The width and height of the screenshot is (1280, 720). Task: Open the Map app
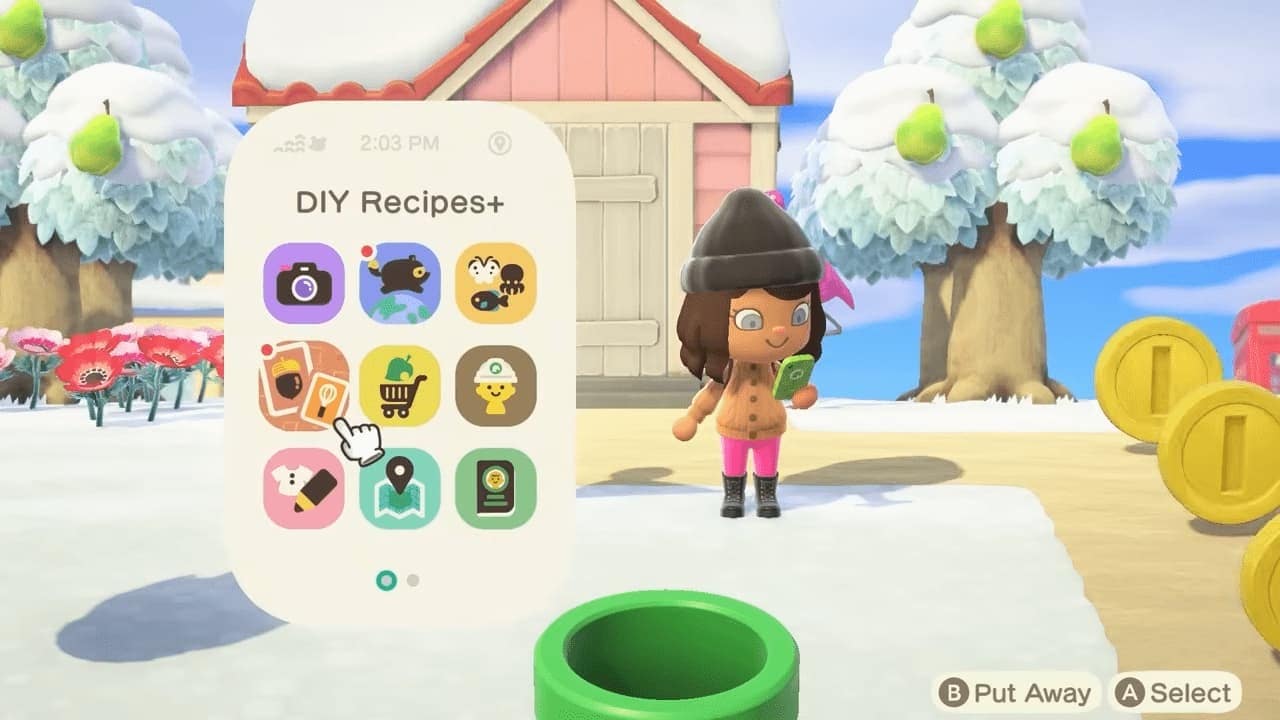coord(400,488)
